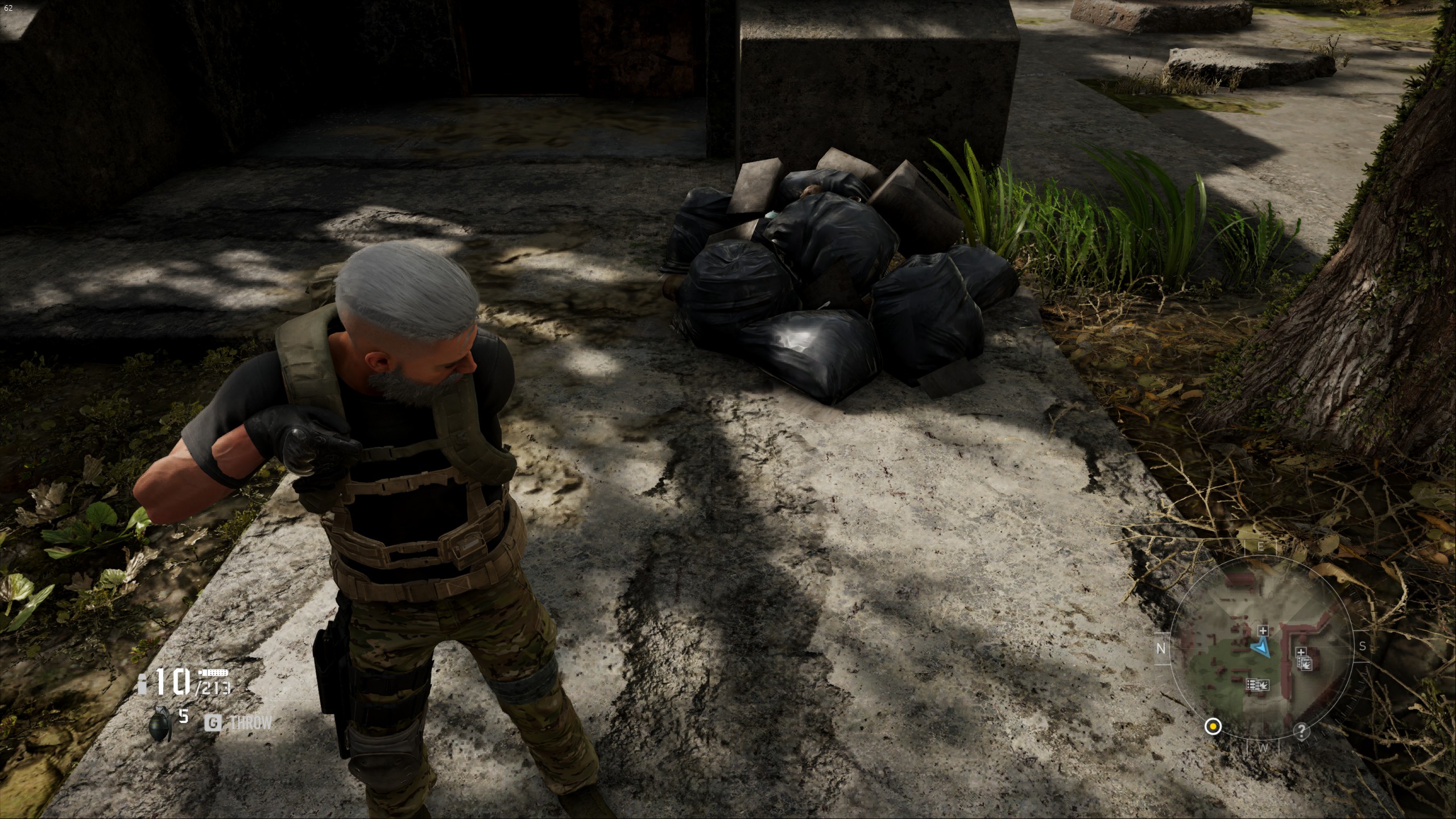Screen dimensions: 1456x819
Task: Select the lone plus-sign marker above player arrow
Action: pyautogui.click(x=1263, y=630)
